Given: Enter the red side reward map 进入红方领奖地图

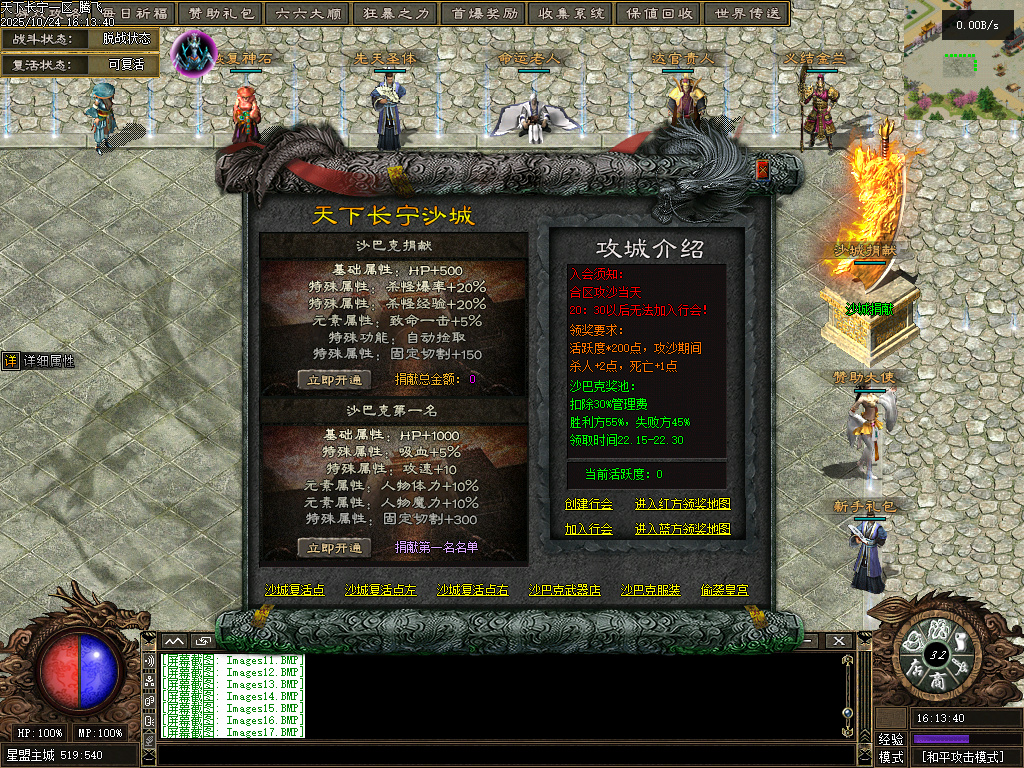Looking at the screenshot, I should tap(682, 504).
